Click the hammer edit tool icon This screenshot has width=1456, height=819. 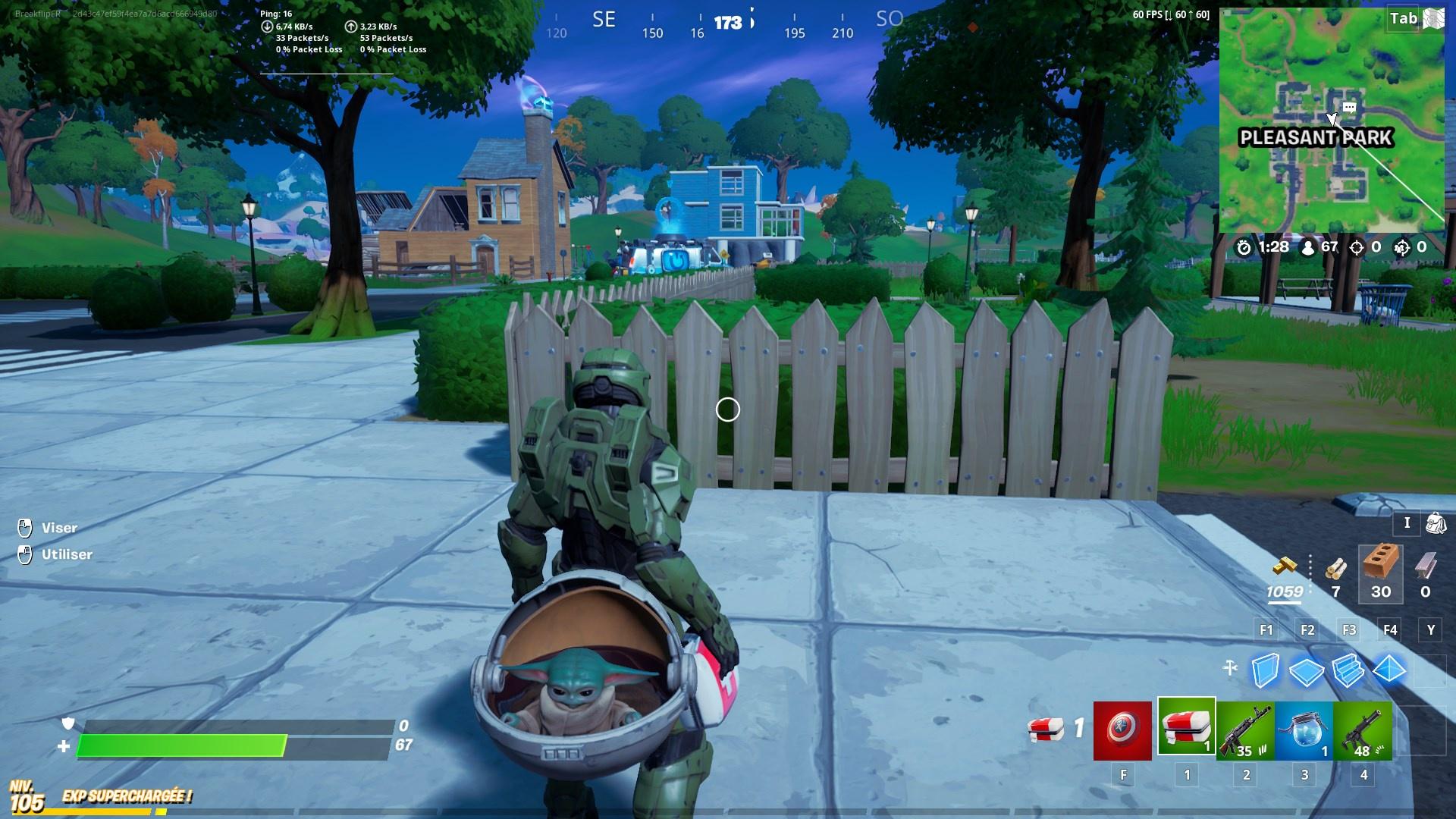tap(1229, 669)
